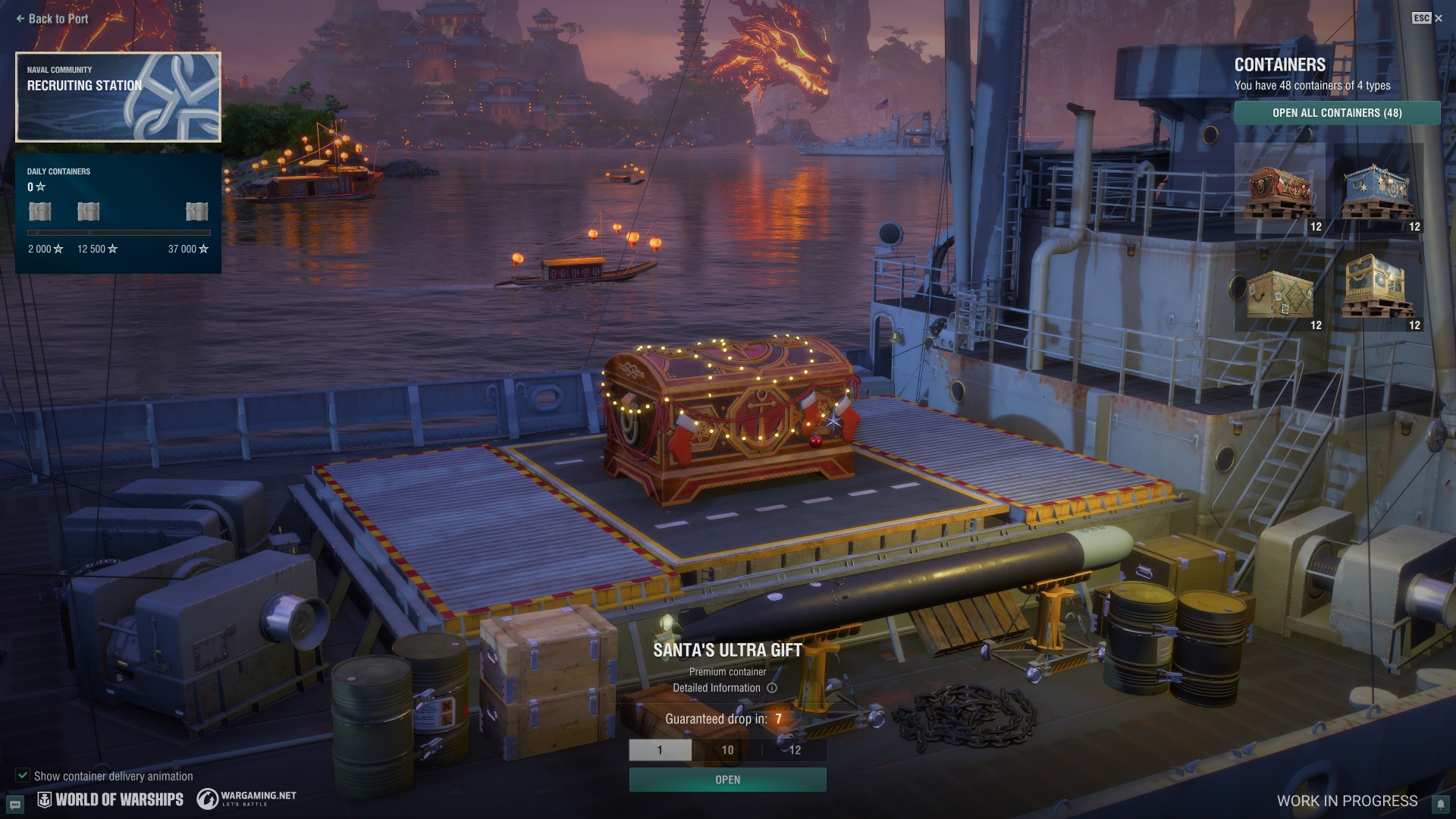Select the 2 000 star daily container

pyautogui.click(x=40, y=212)
